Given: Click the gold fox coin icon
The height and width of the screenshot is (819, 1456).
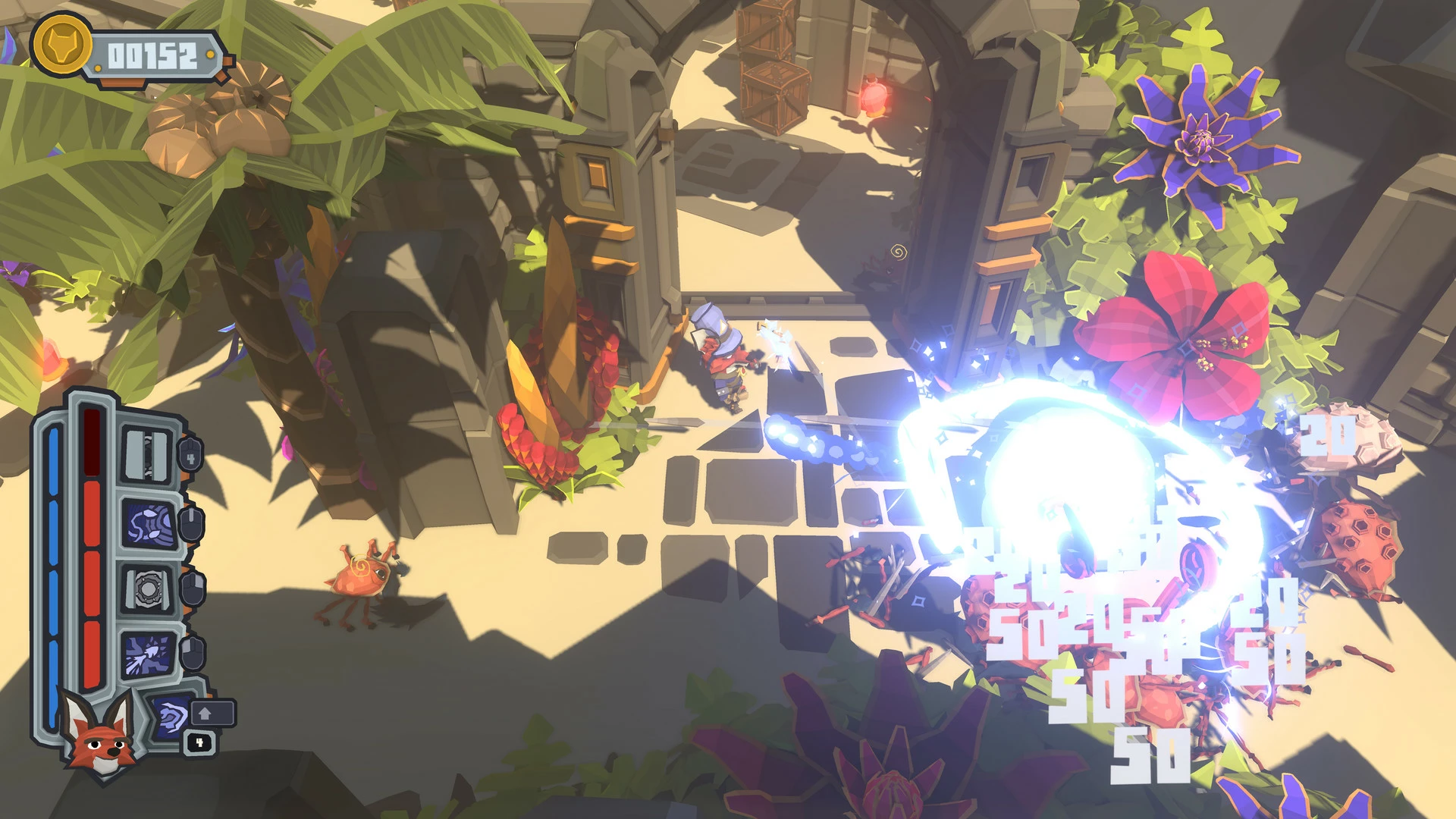Looking at the screenshot, I should (x=61, y=47).
